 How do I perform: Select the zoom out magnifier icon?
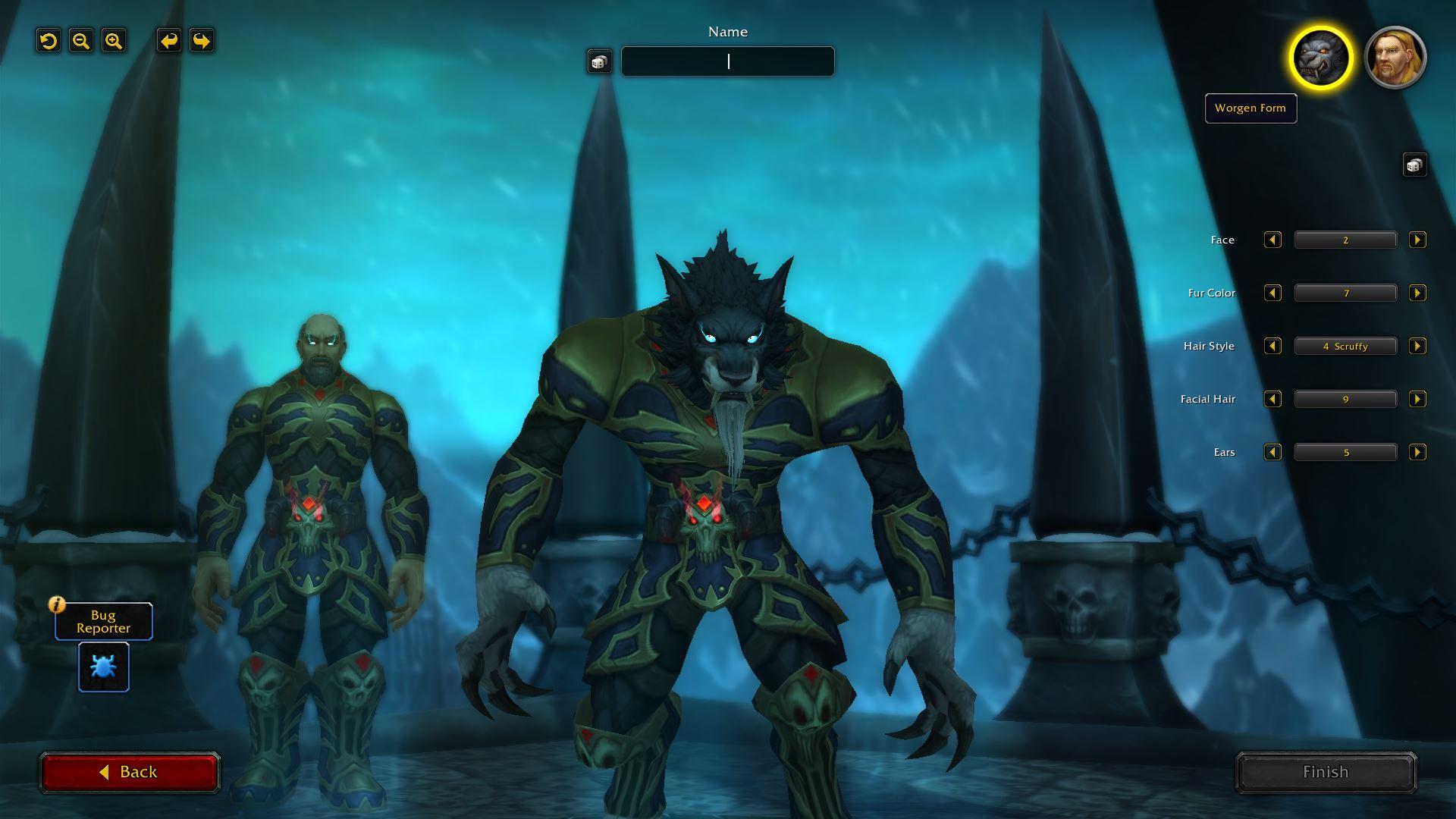point(80,41)
